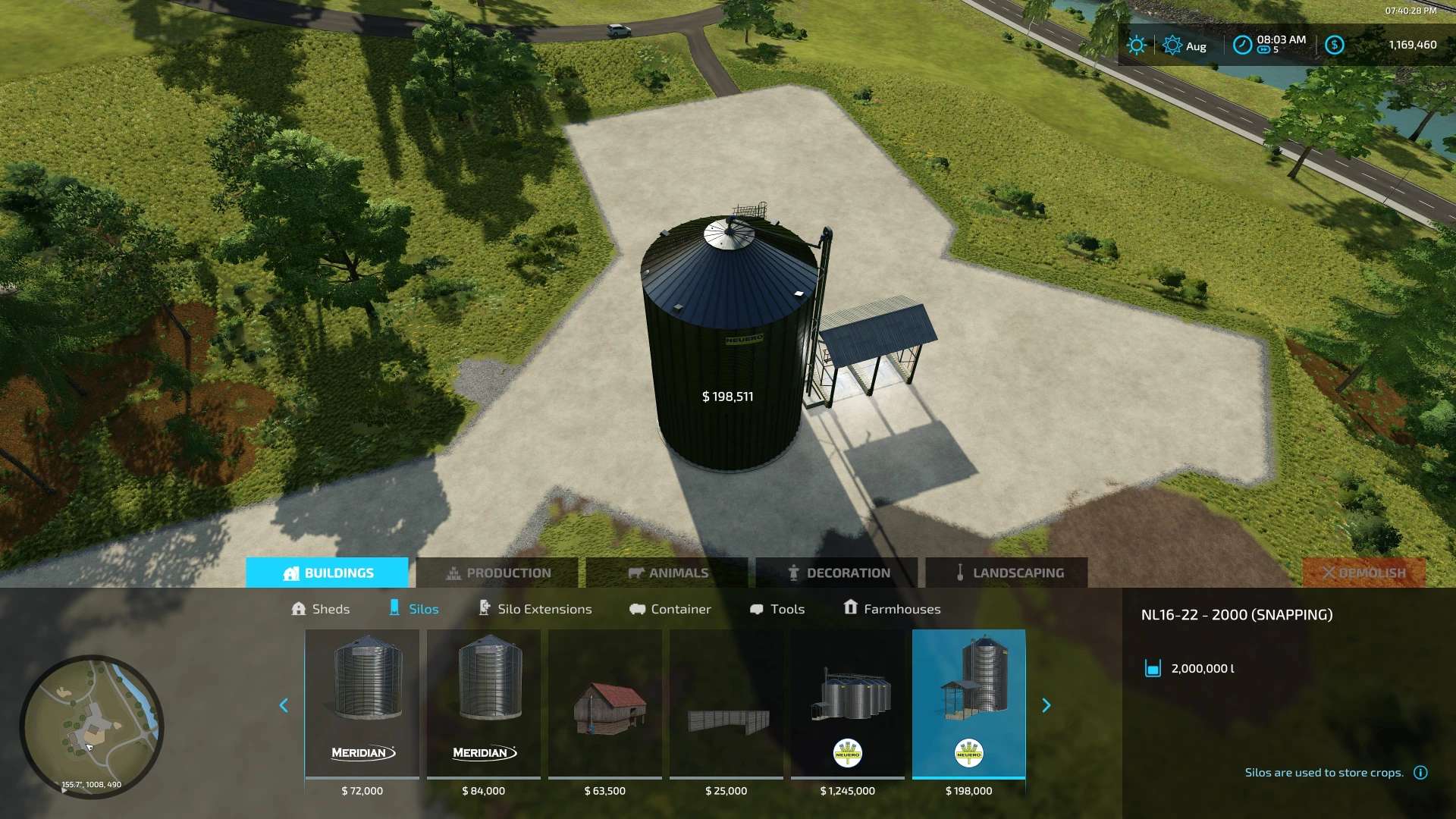Screen dimensions: 1456x819
Task: Open the Silo Extensions subcategory
Action: [x=535, y=609]
